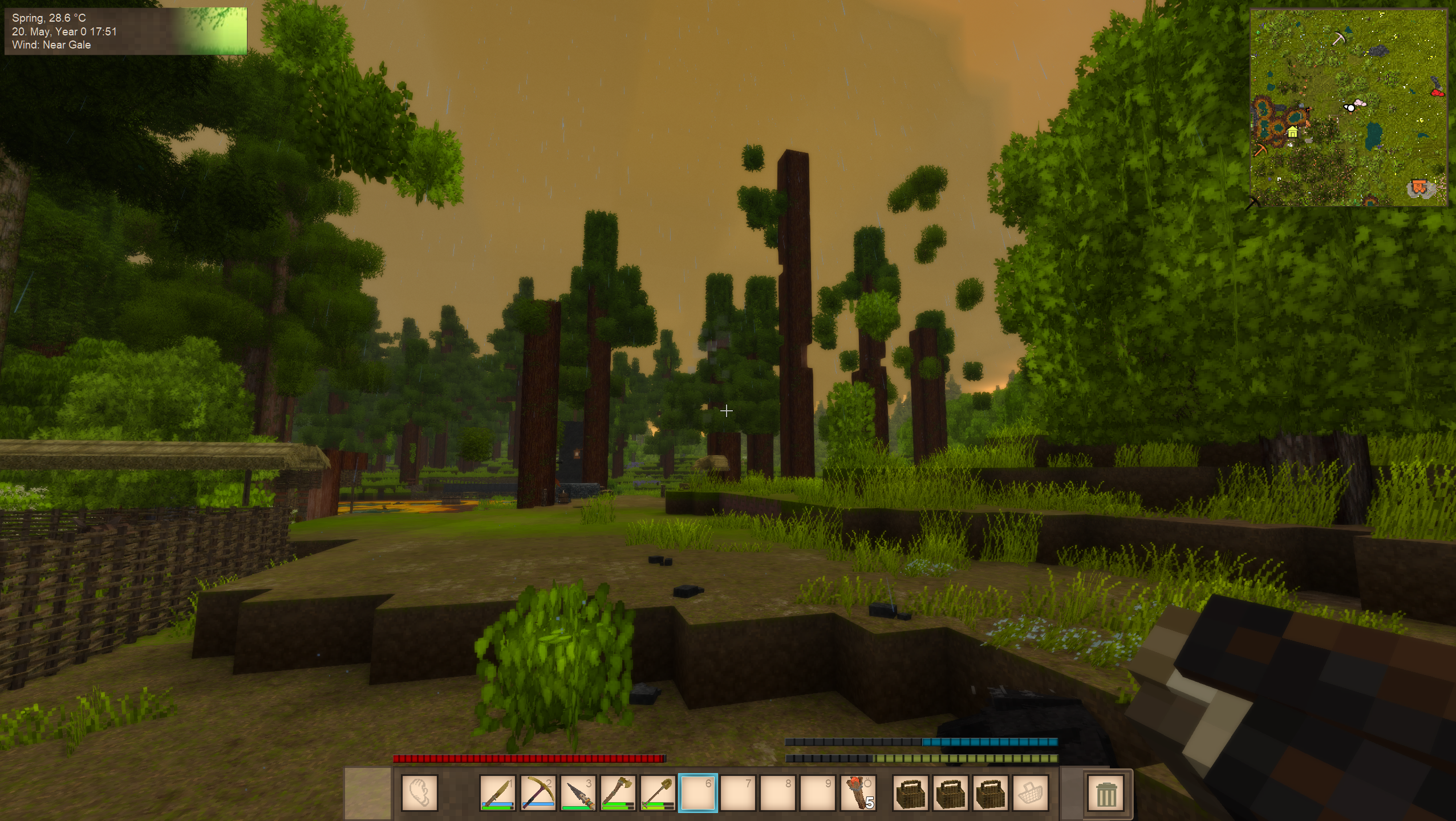Screen dimensions: 1456x821
Task: Select the knife in hotbar slot 1
Action: click(x=497, y=792)
